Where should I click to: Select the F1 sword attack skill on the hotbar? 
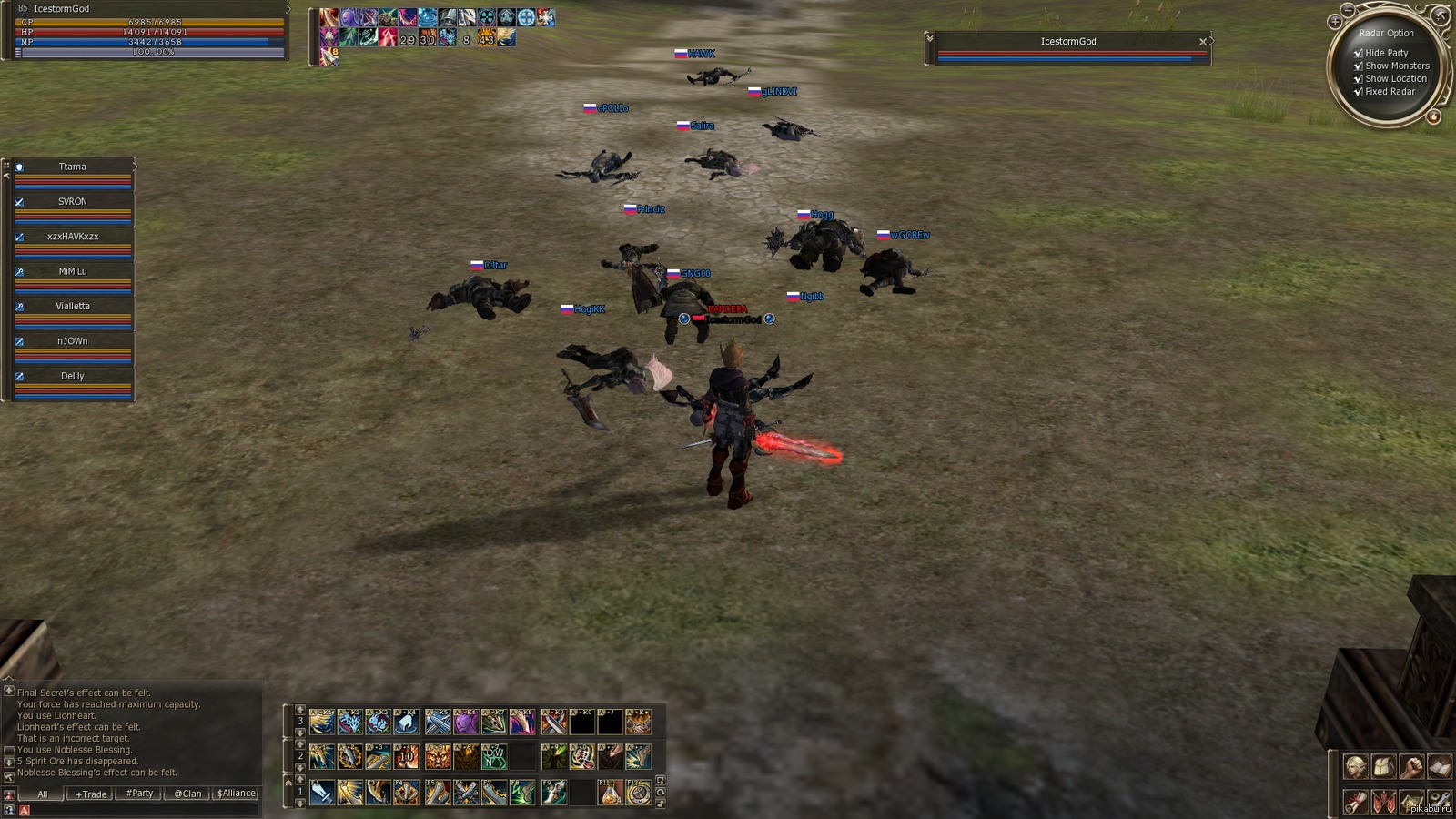pyautogui.click(x=321, y=793)
